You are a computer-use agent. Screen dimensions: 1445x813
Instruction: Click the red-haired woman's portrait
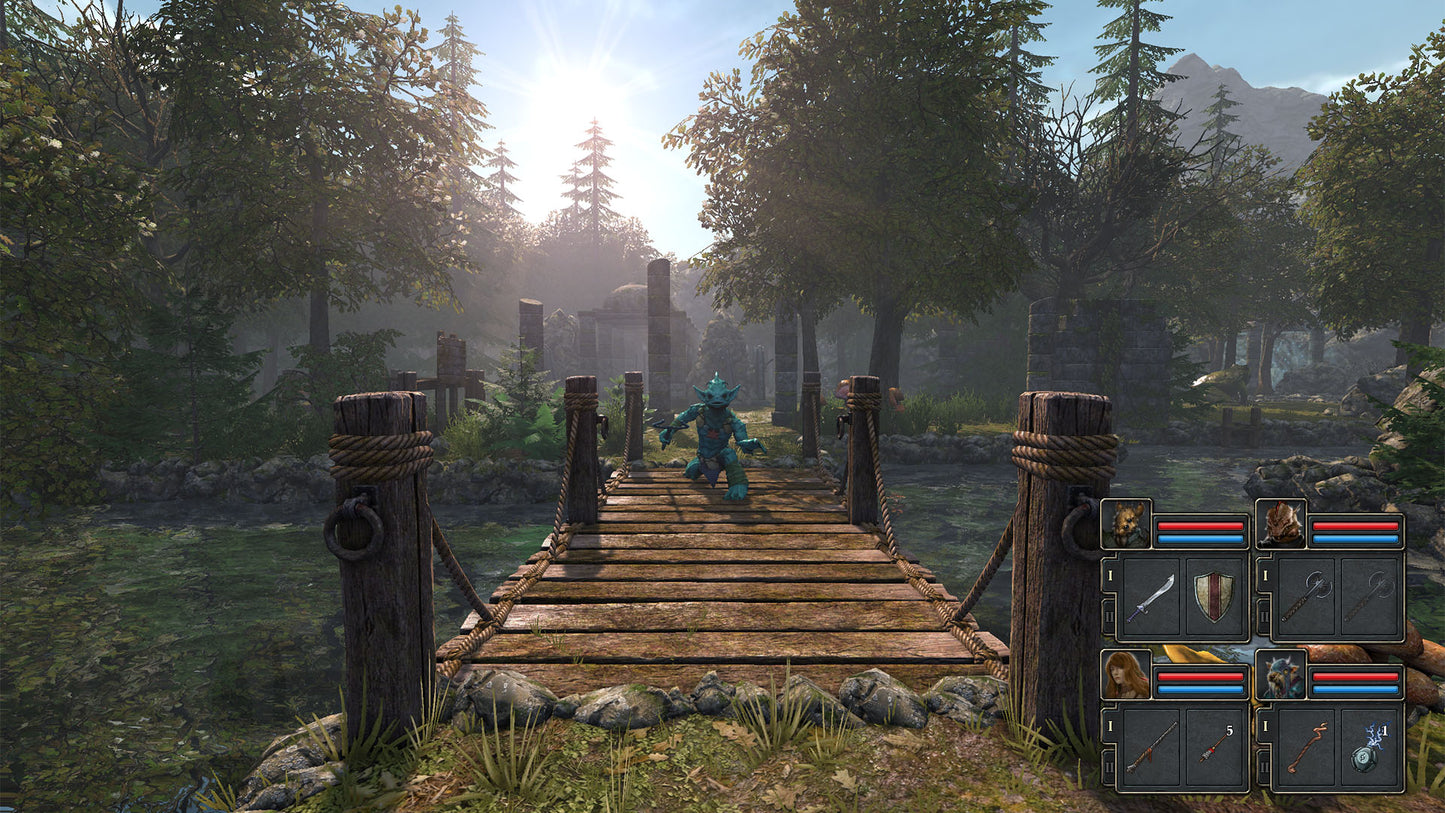(x=1125, y=675)
